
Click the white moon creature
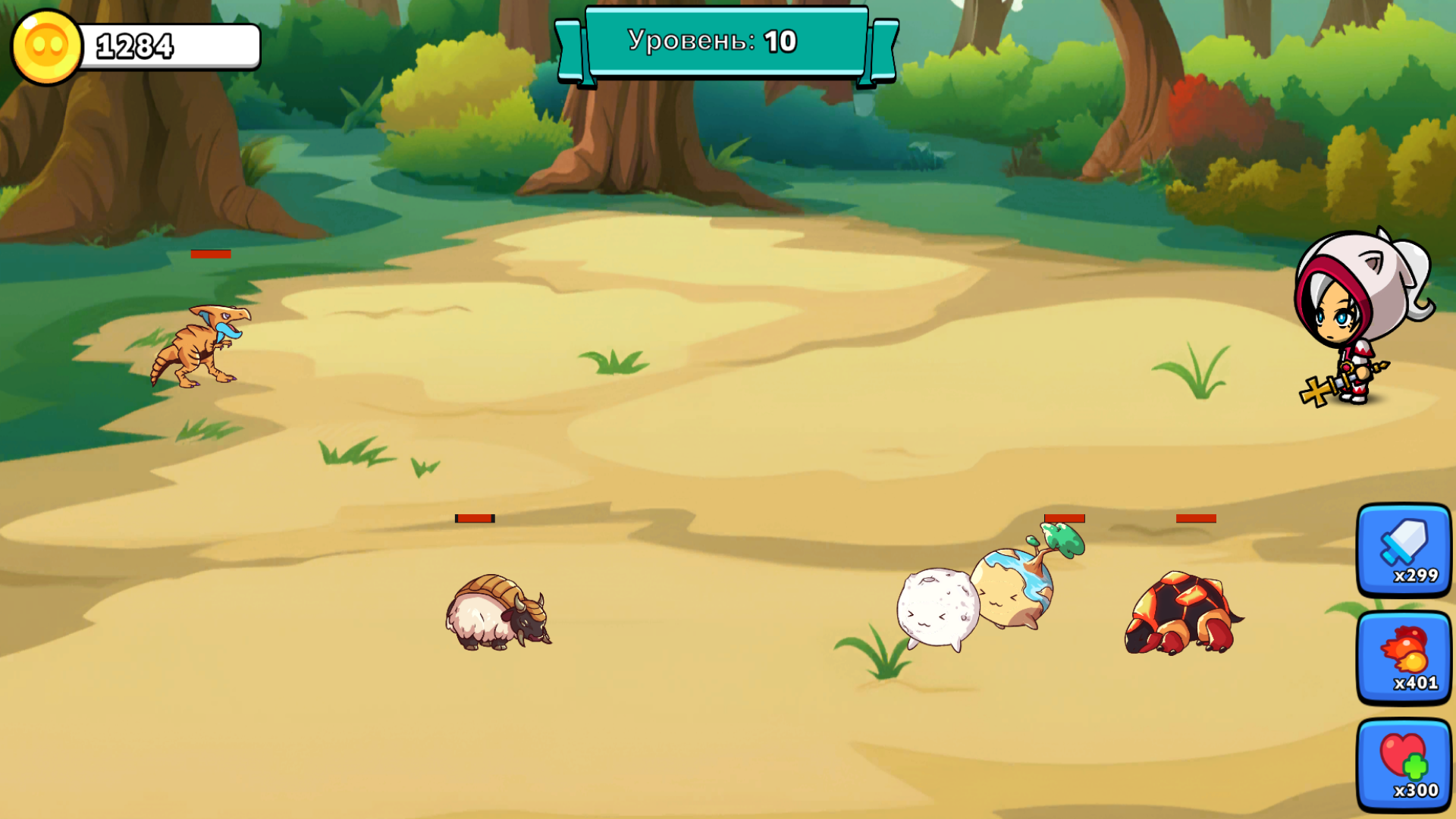point(937,607)
